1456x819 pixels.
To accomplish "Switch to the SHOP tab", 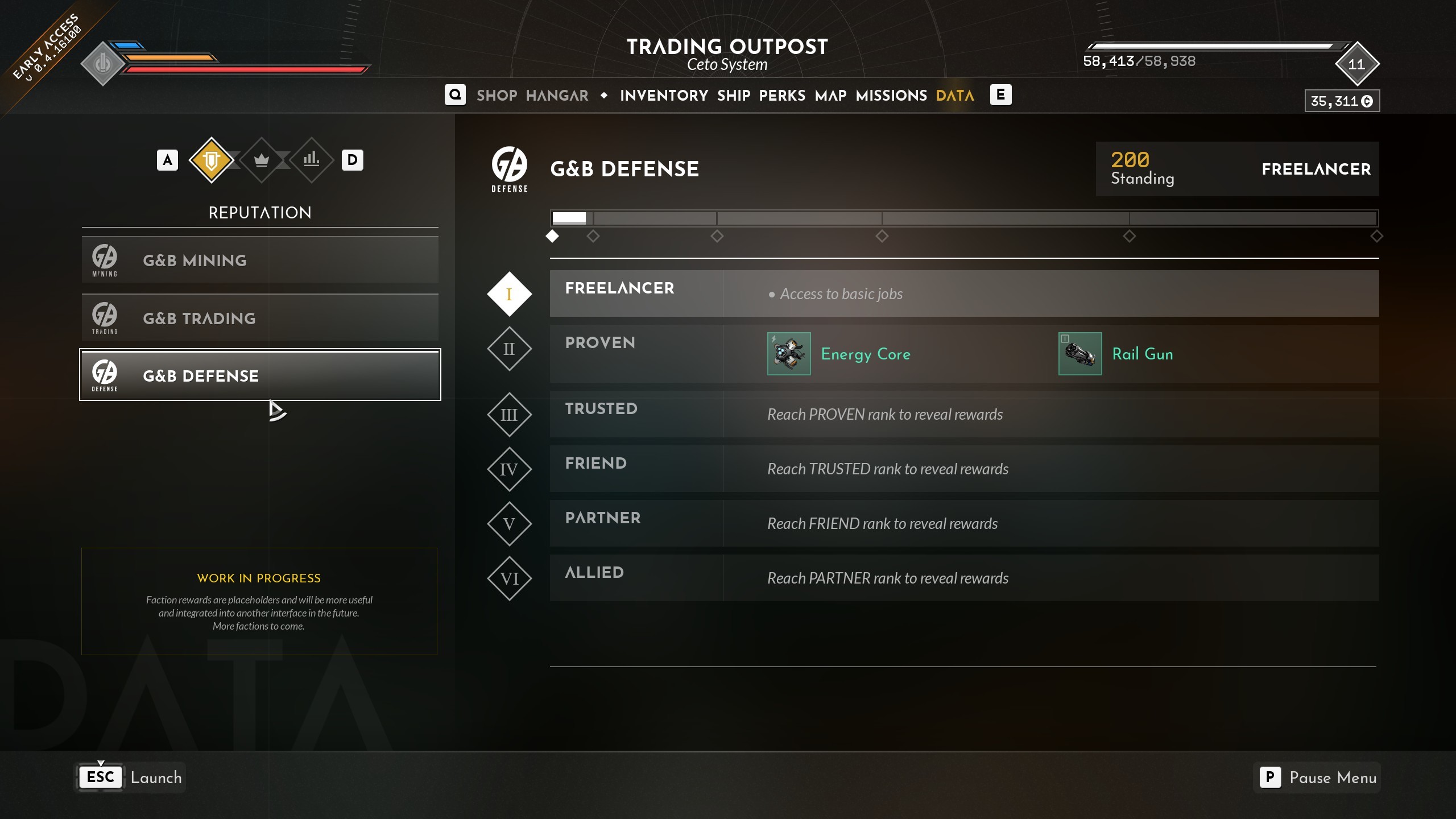I will pos(497,95).
